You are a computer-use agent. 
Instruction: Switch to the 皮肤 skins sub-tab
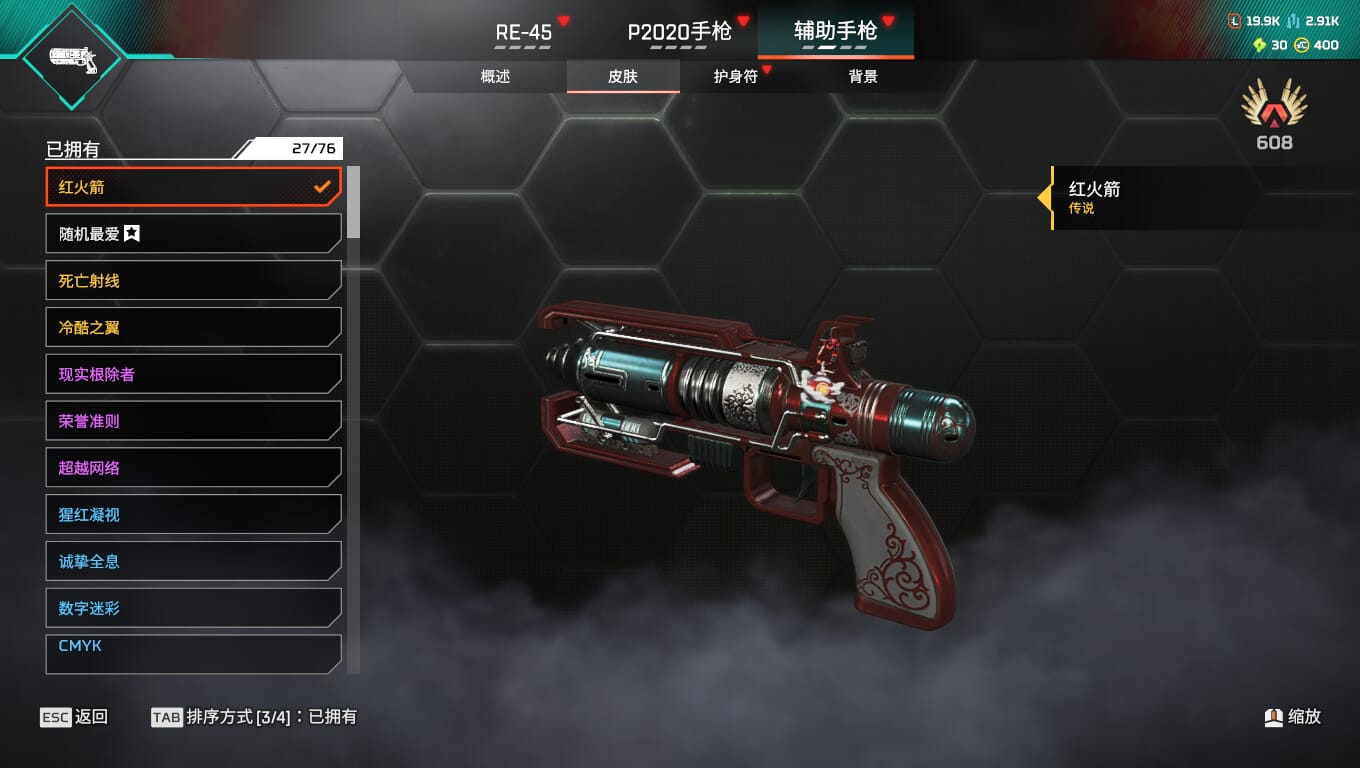[623, 77]
